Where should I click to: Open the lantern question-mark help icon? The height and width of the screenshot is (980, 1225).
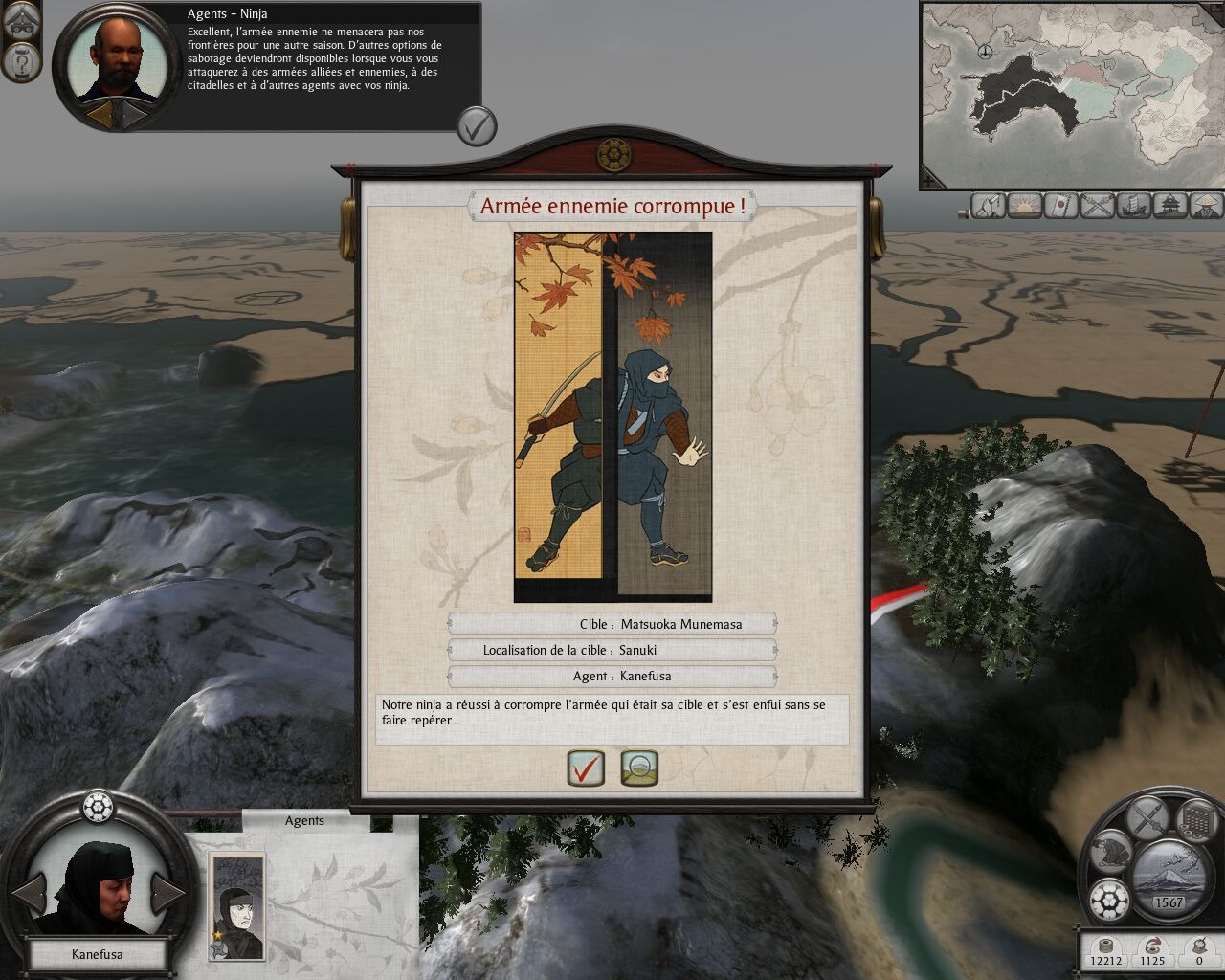point(20,63)
